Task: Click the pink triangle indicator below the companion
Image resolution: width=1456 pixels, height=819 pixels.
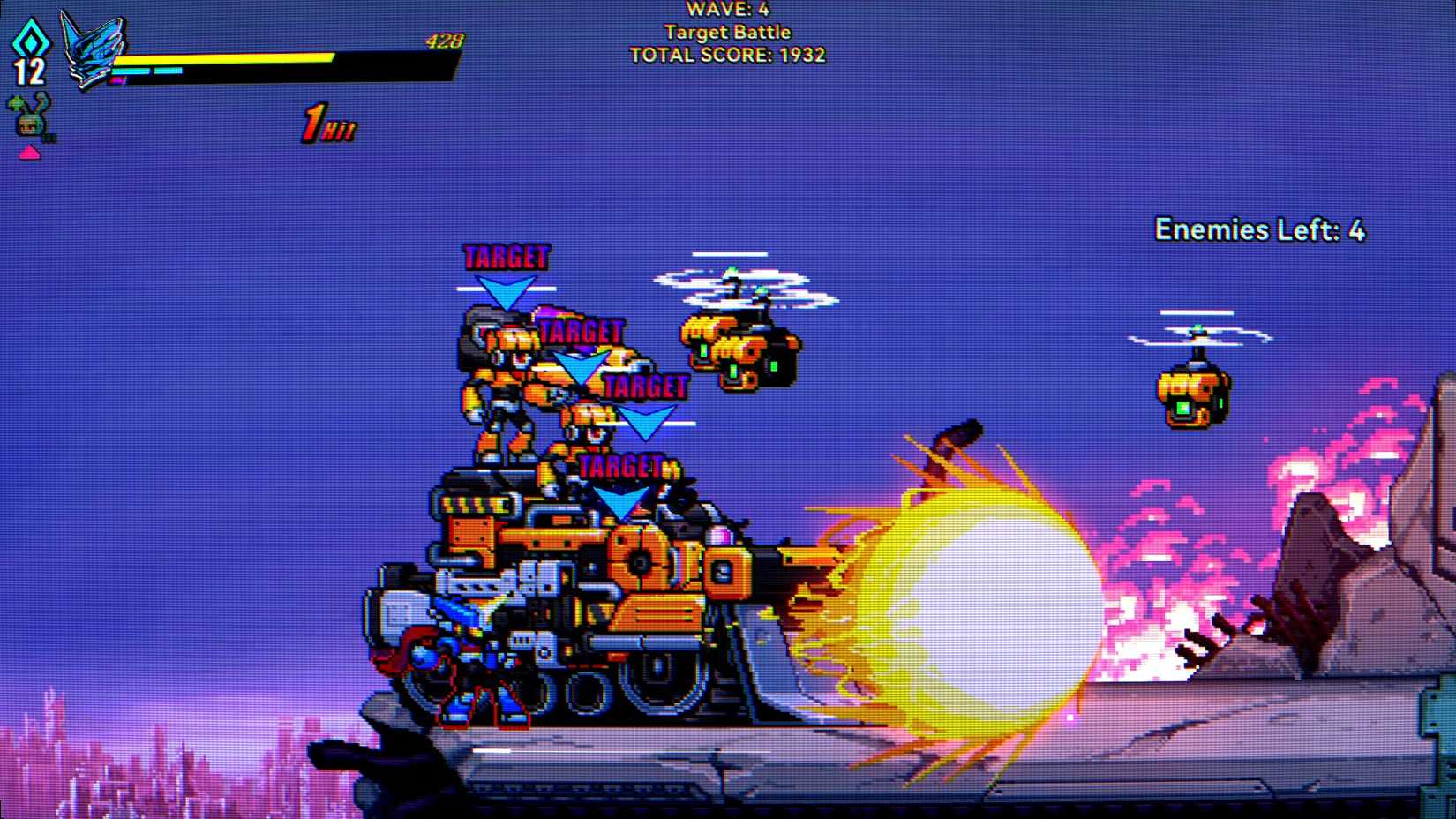Action: 30,152
